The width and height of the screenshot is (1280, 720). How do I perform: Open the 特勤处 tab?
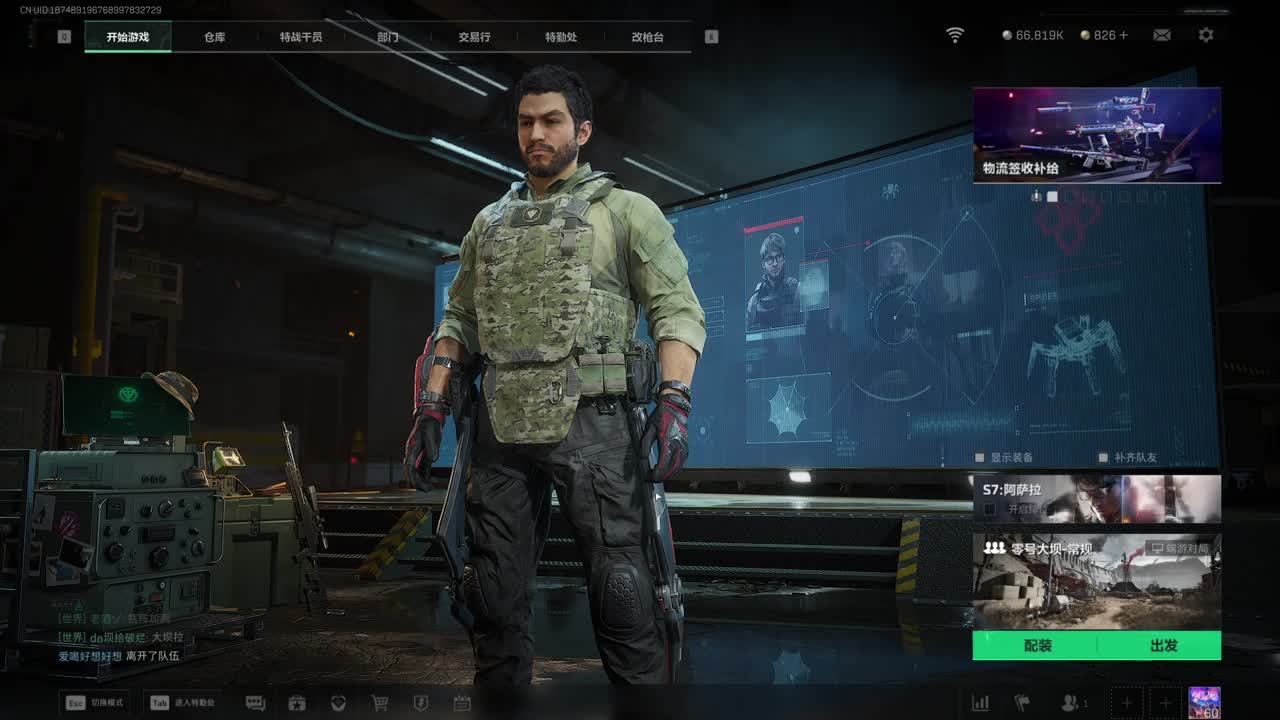(x=561, y=37)
